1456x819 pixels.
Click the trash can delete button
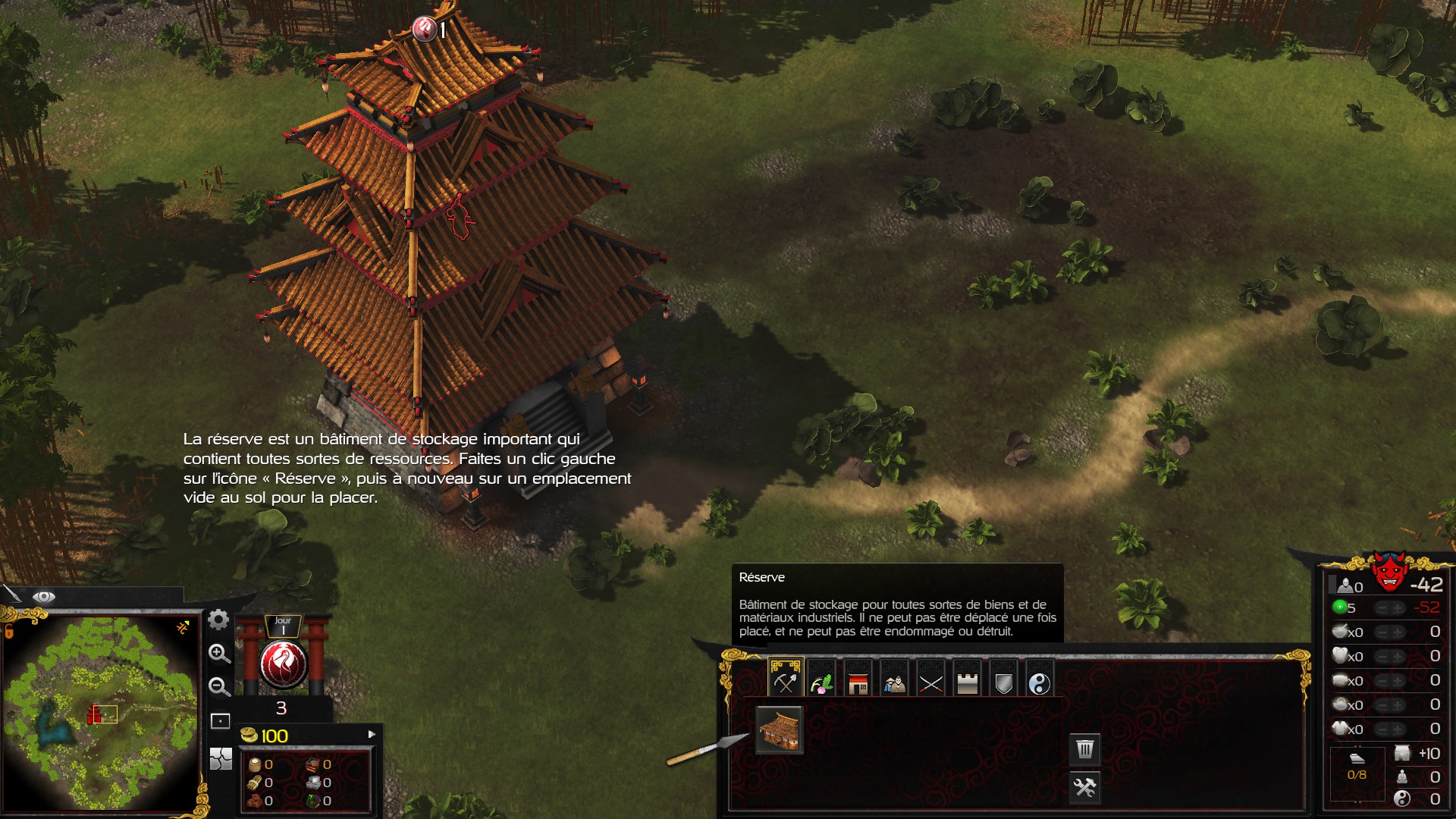(x=1085, y=749)
